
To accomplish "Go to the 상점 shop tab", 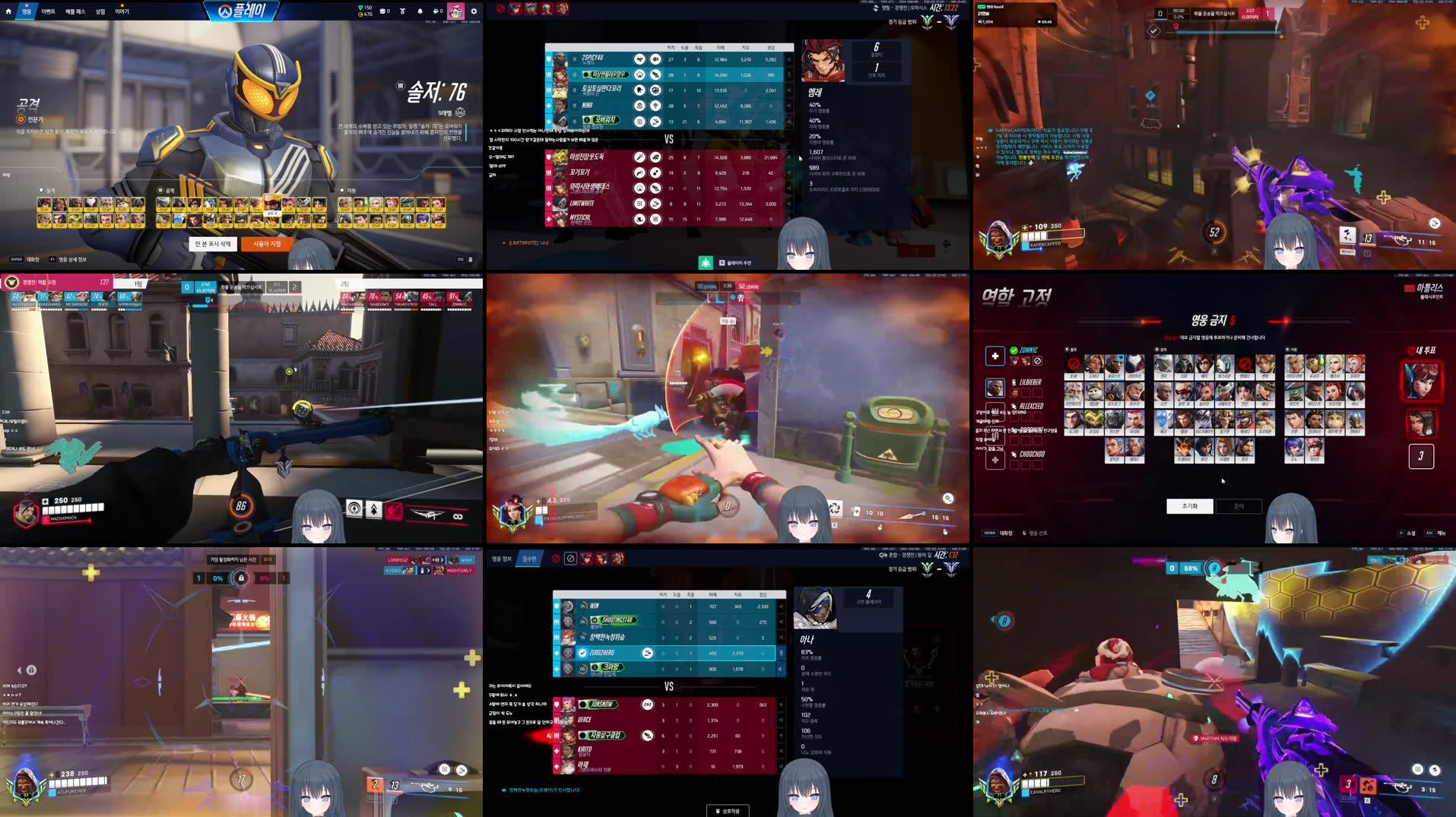I will pos(100,11).
